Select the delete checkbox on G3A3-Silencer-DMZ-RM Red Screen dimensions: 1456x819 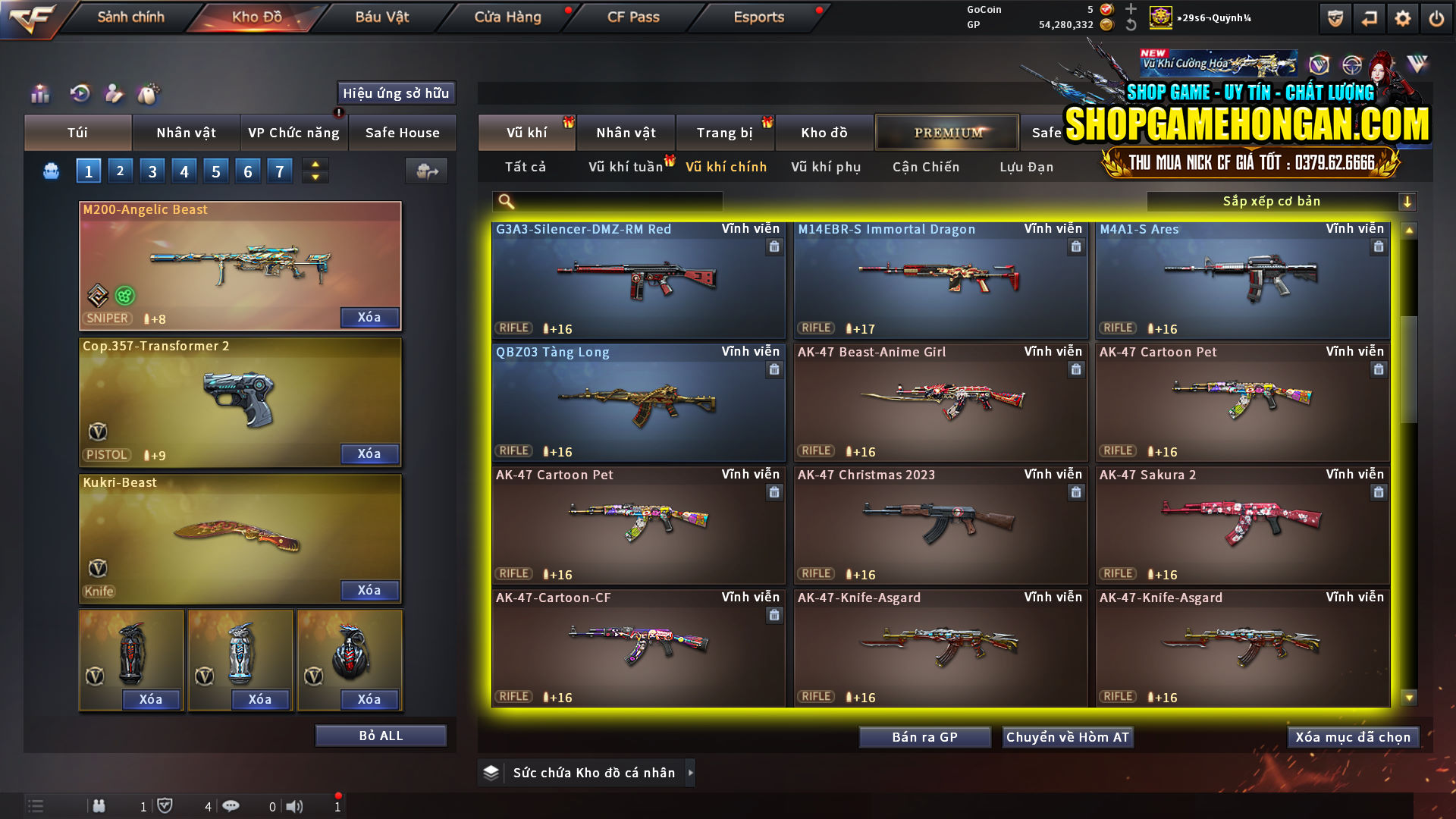774,248
